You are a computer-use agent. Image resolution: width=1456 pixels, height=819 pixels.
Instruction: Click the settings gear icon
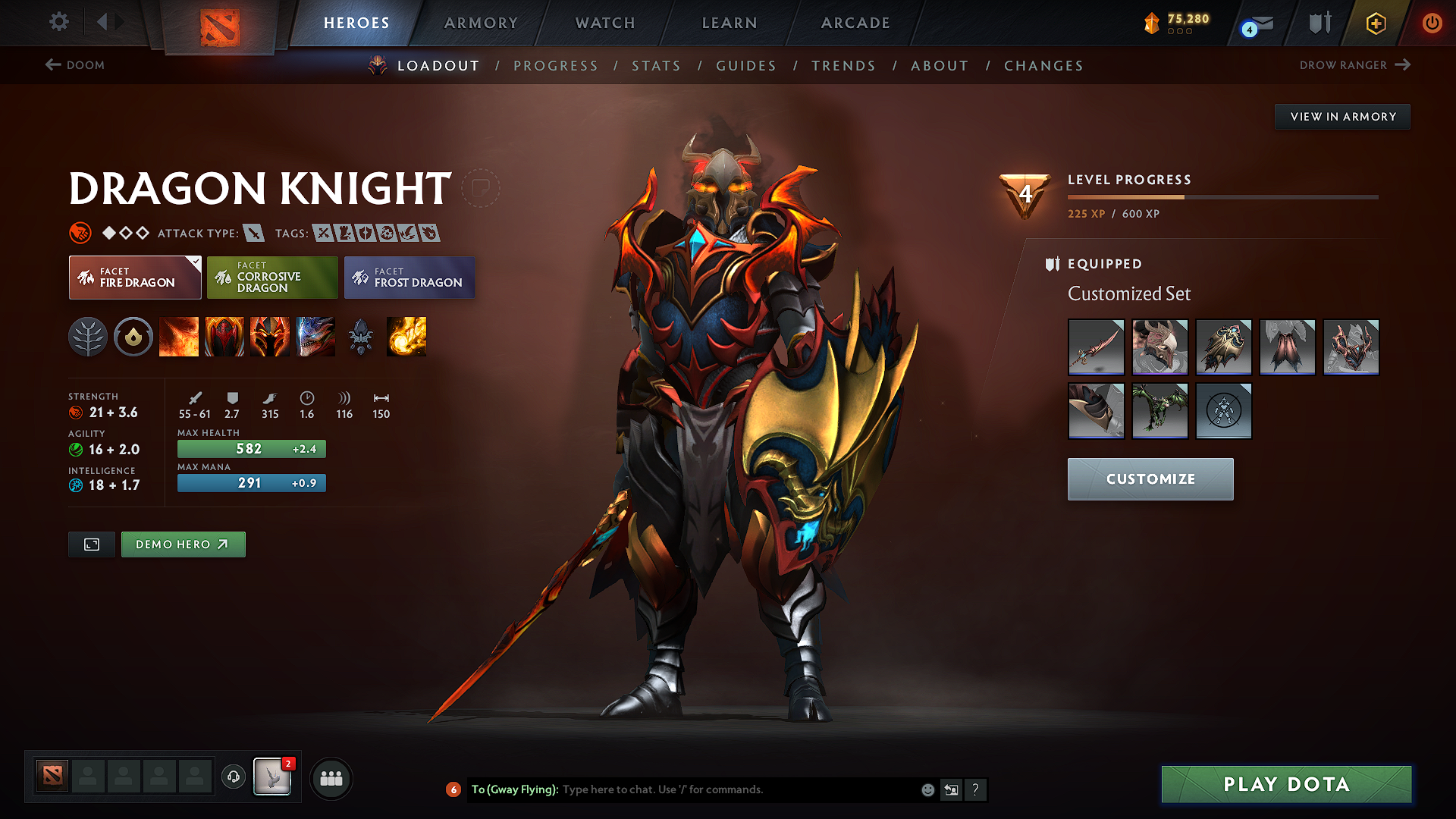[58, 22]
